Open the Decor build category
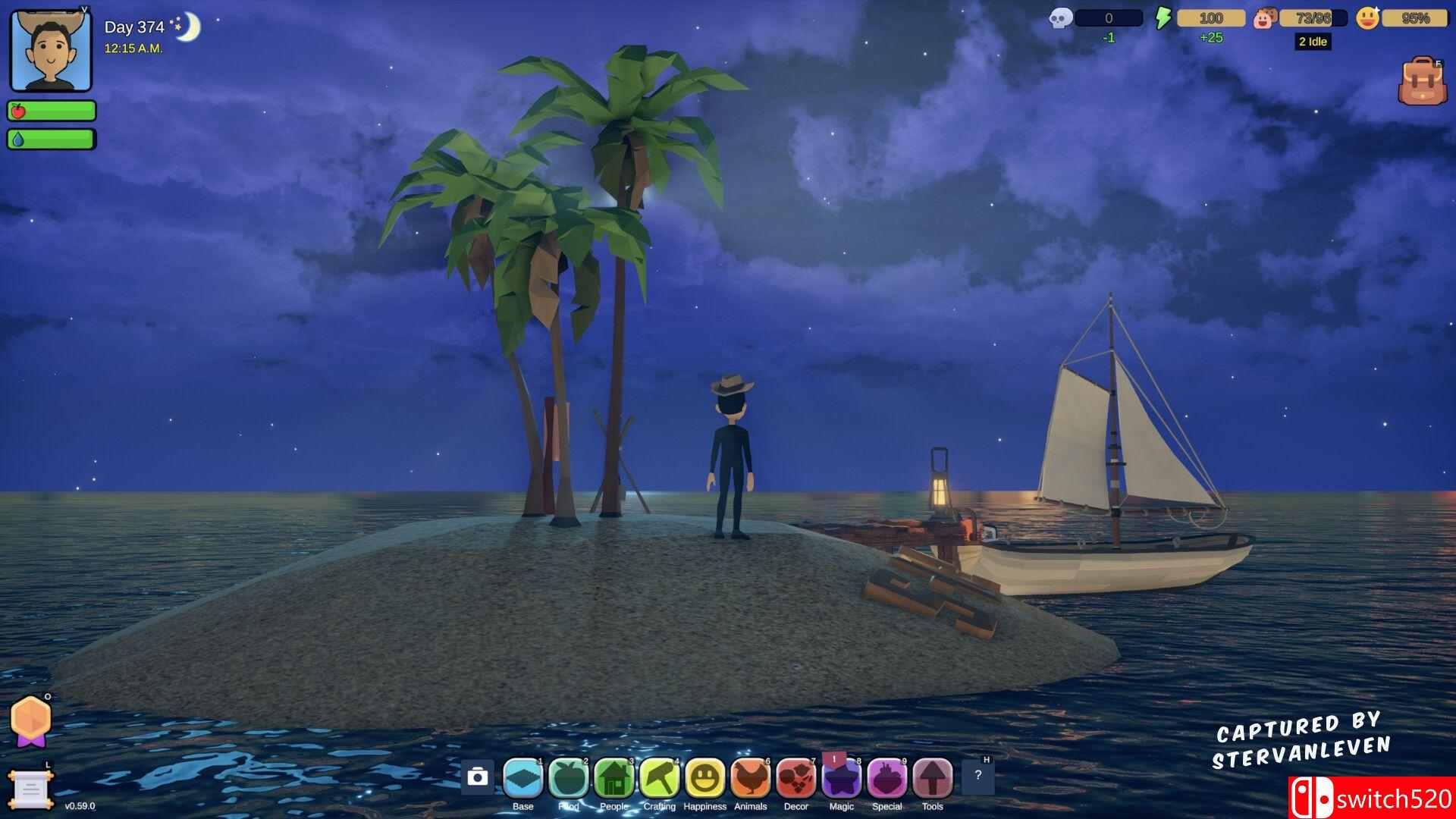 [x=796, y=778]
